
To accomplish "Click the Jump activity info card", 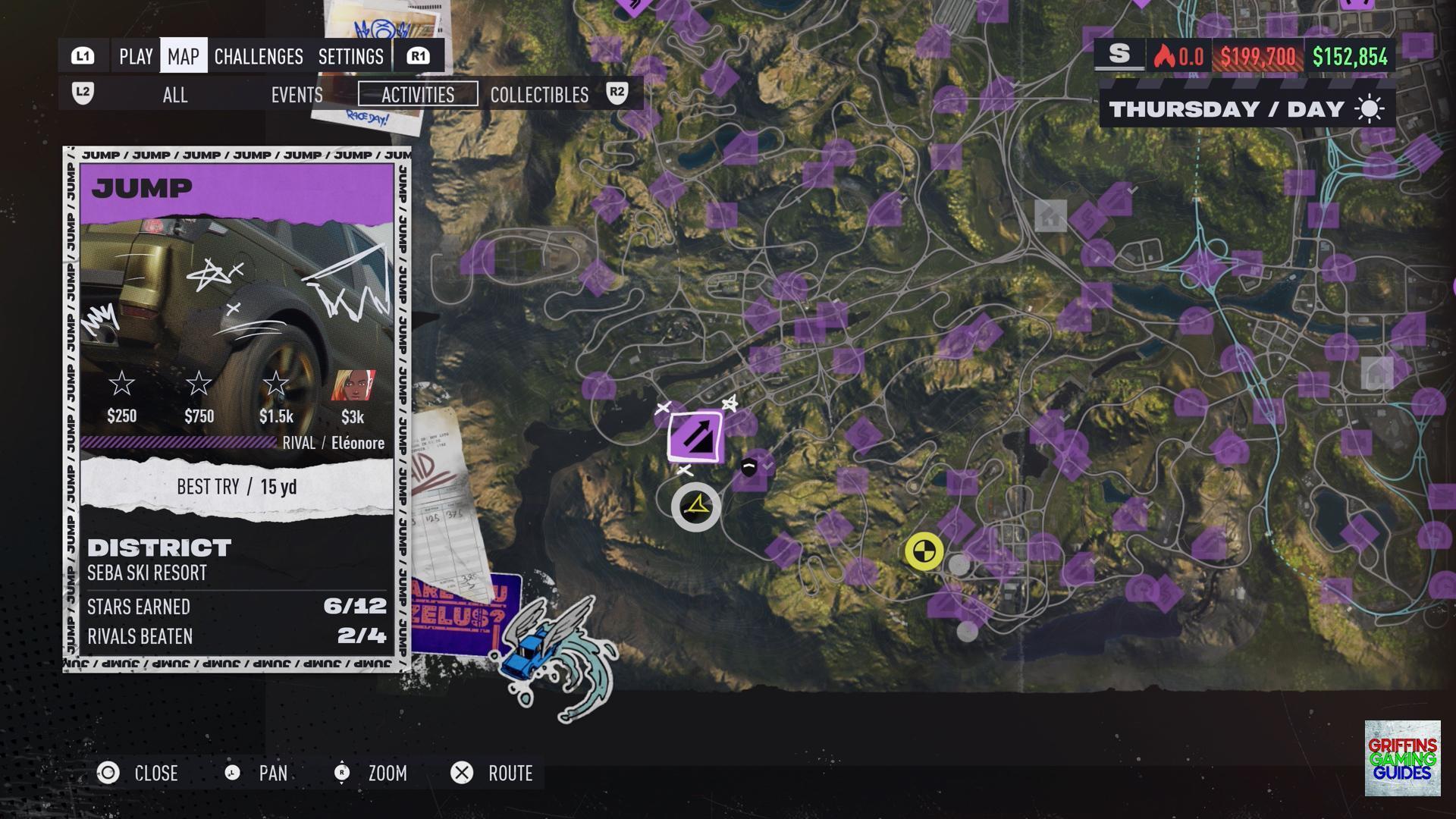I will click(237, 409).
